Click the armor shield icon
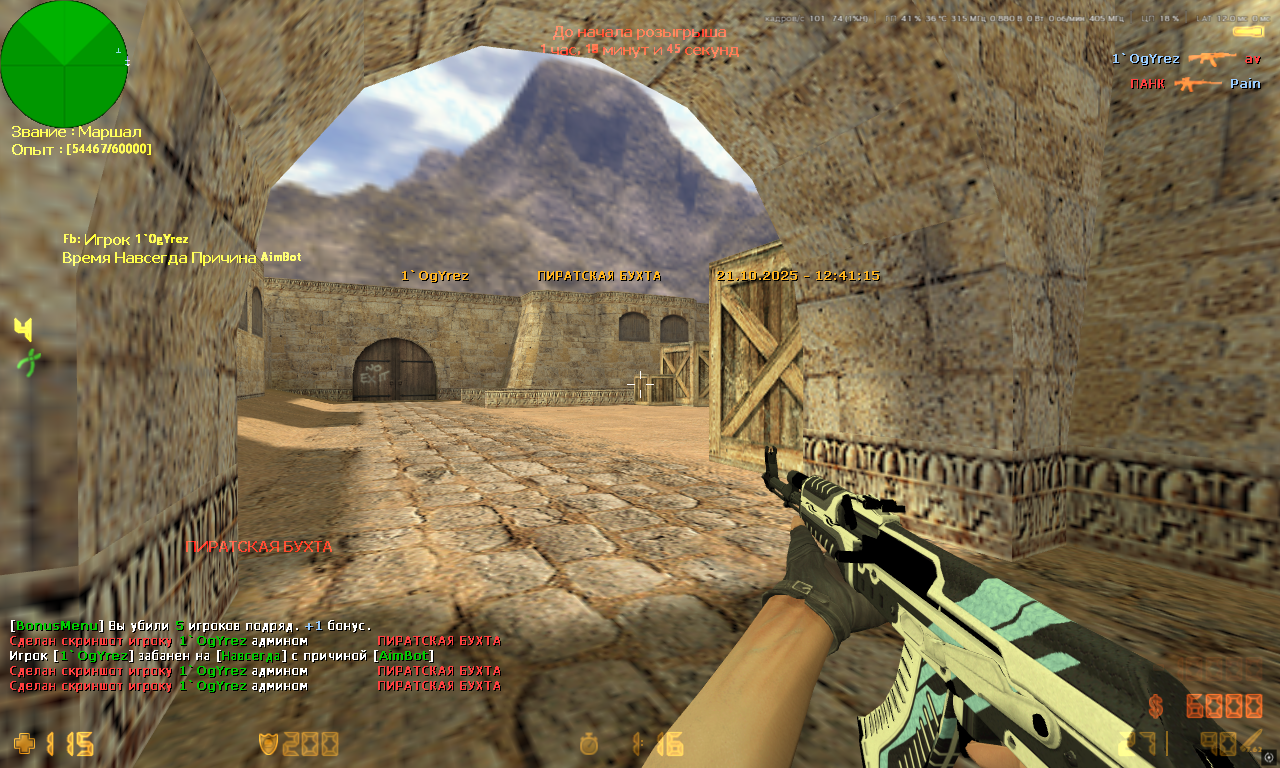The height and width of the screenshot is (768, 1280). click(268, 744)
